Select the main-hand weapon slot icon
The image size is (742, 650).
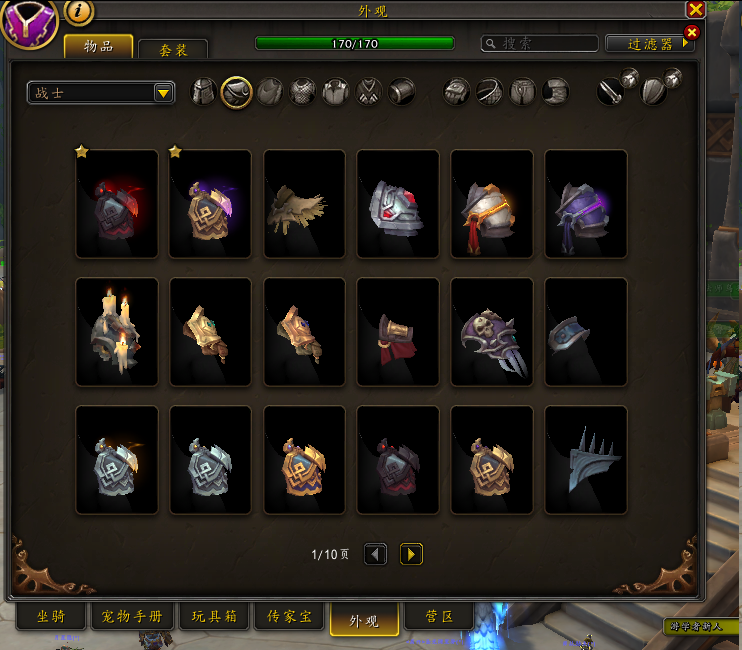[x=612, y=91]
